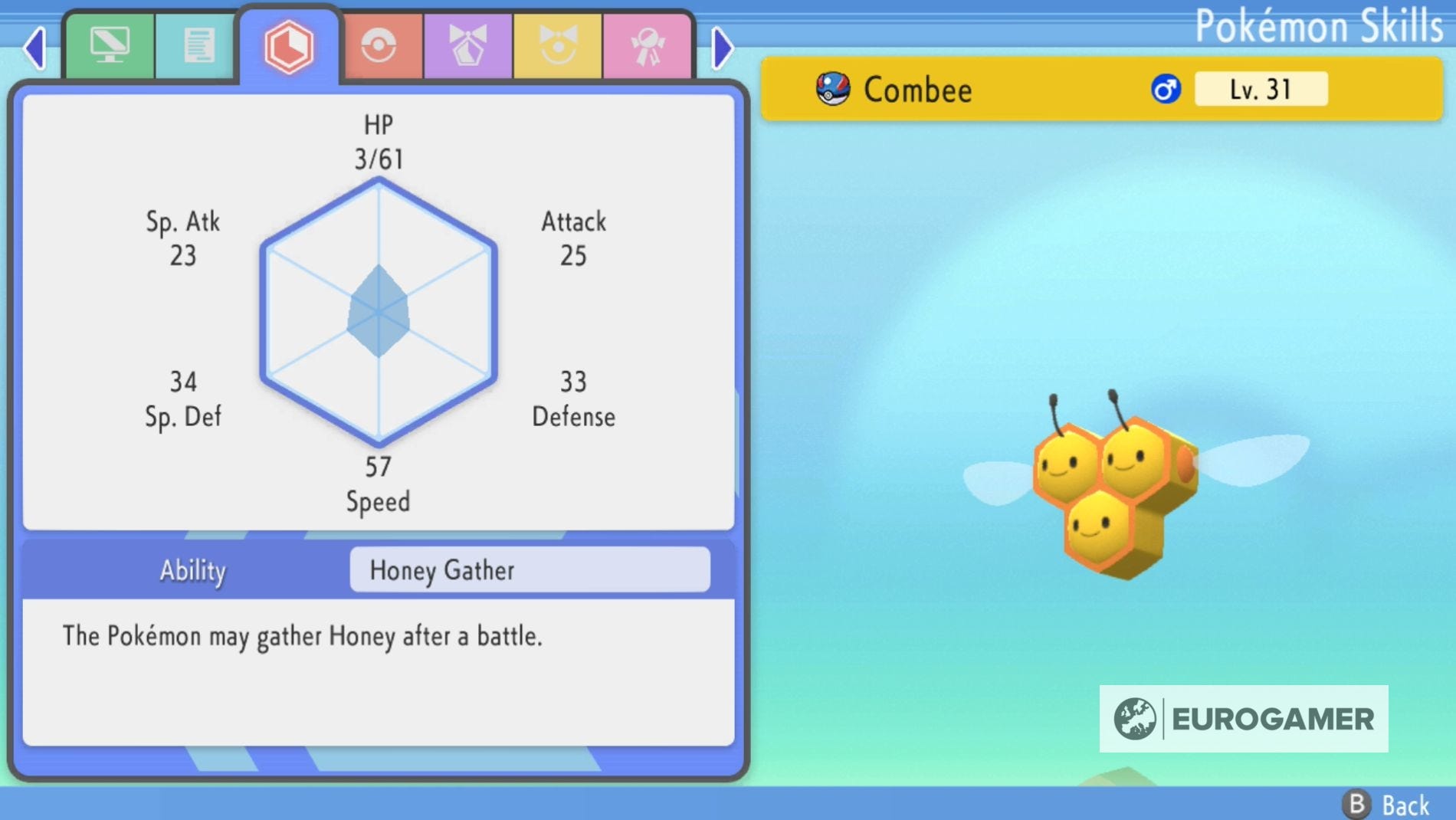Open the yellow Poffin tab icon
1456x820 pixels.
pyautogui.click(x=558, y=44)
